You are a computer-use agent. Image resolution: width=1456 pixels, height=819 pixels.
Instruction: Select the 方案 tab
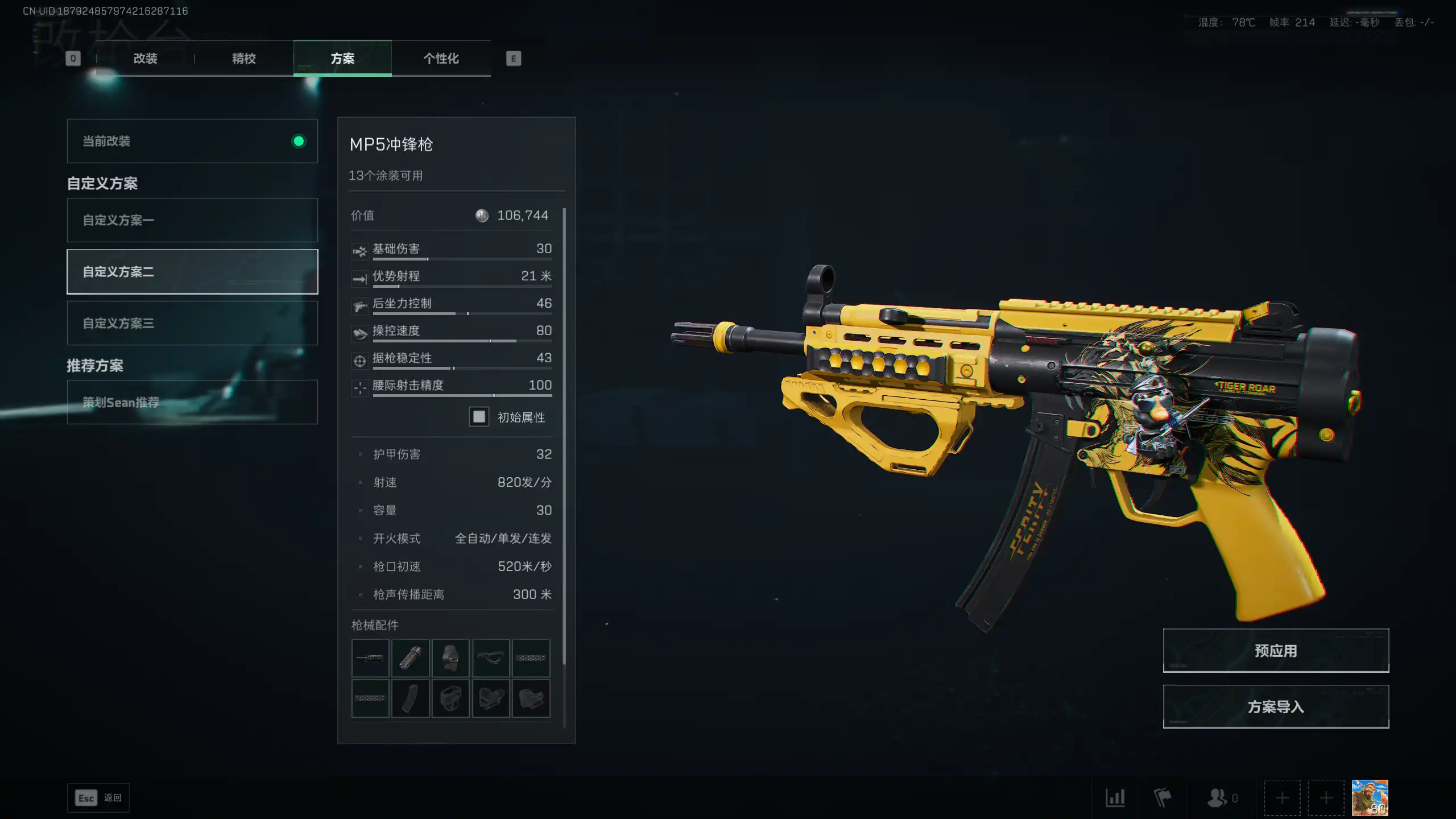(342, 59)
